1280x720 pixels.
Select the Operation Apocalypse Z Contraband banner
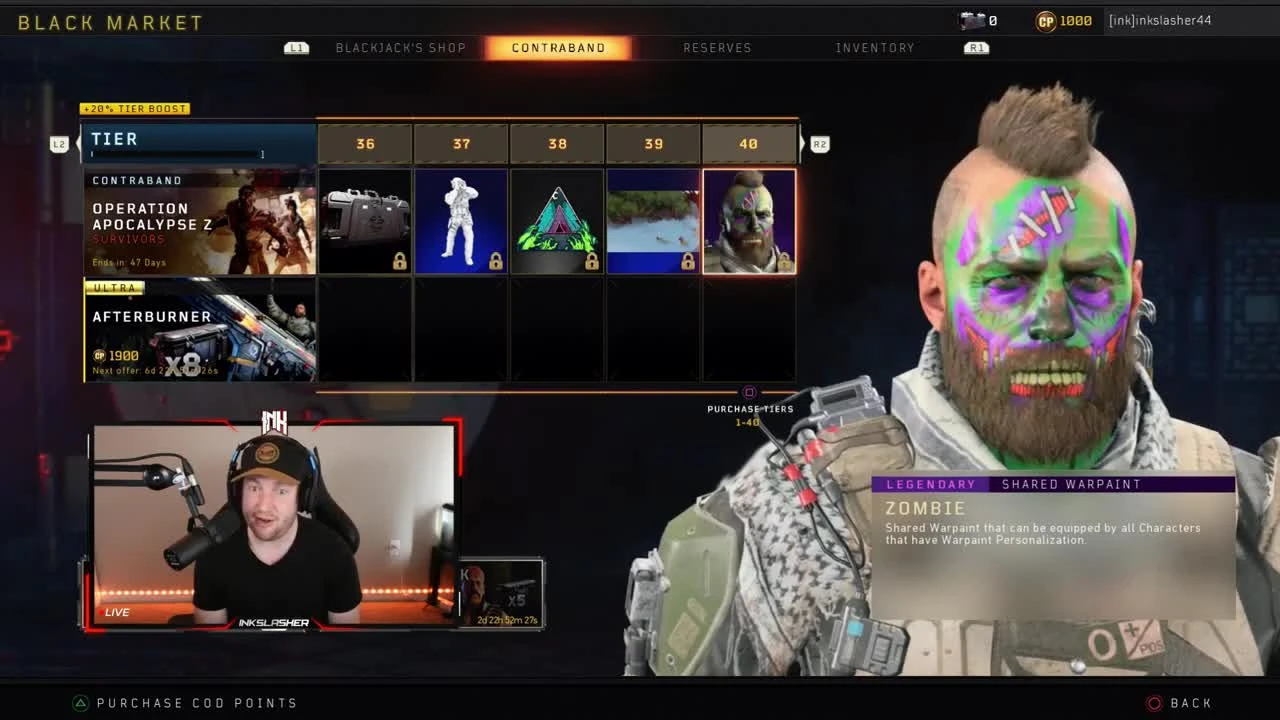tap(198, 220)
